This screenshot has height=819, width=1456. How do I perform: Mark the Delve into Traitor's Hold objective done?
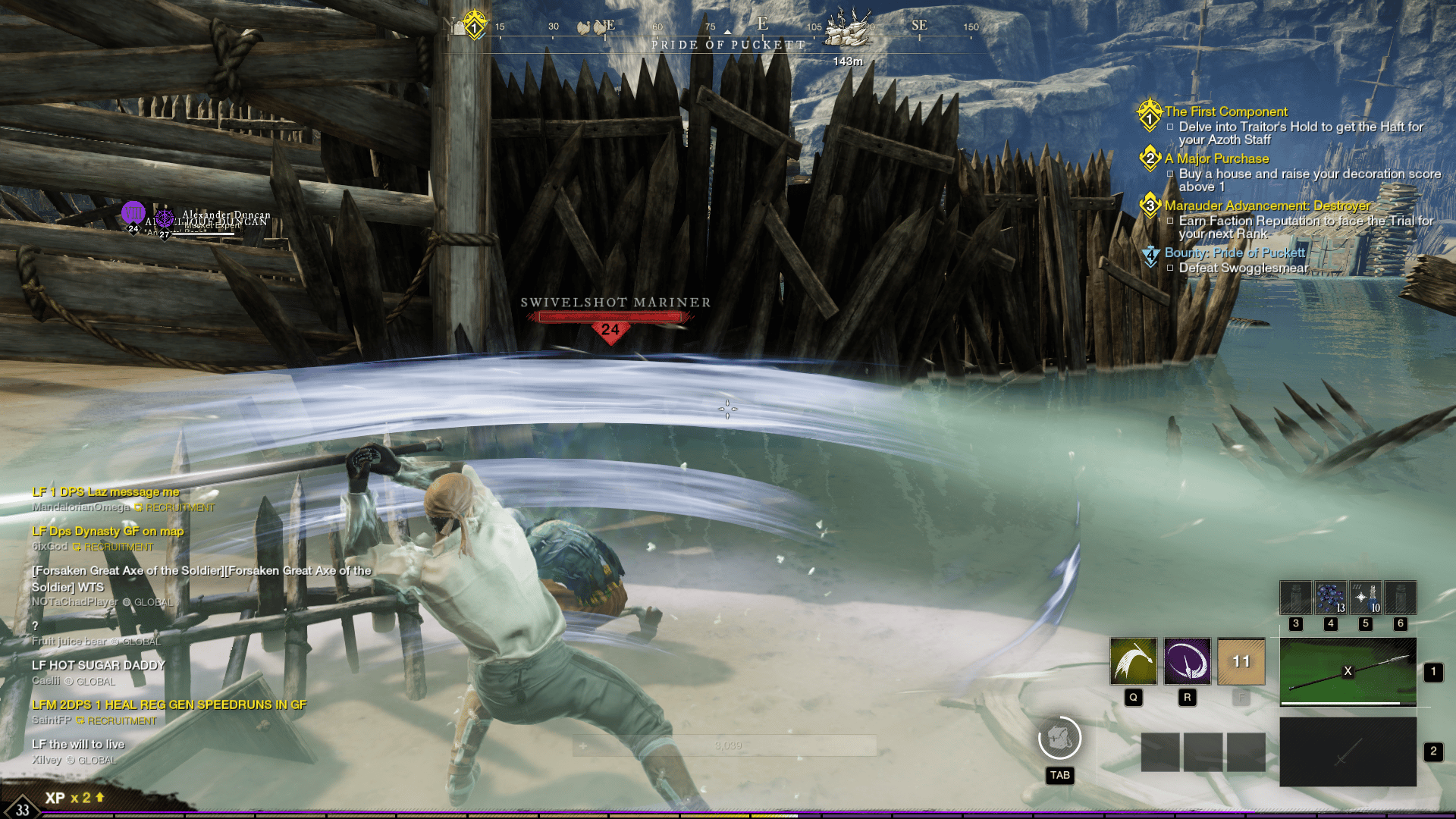[1172, 127]
